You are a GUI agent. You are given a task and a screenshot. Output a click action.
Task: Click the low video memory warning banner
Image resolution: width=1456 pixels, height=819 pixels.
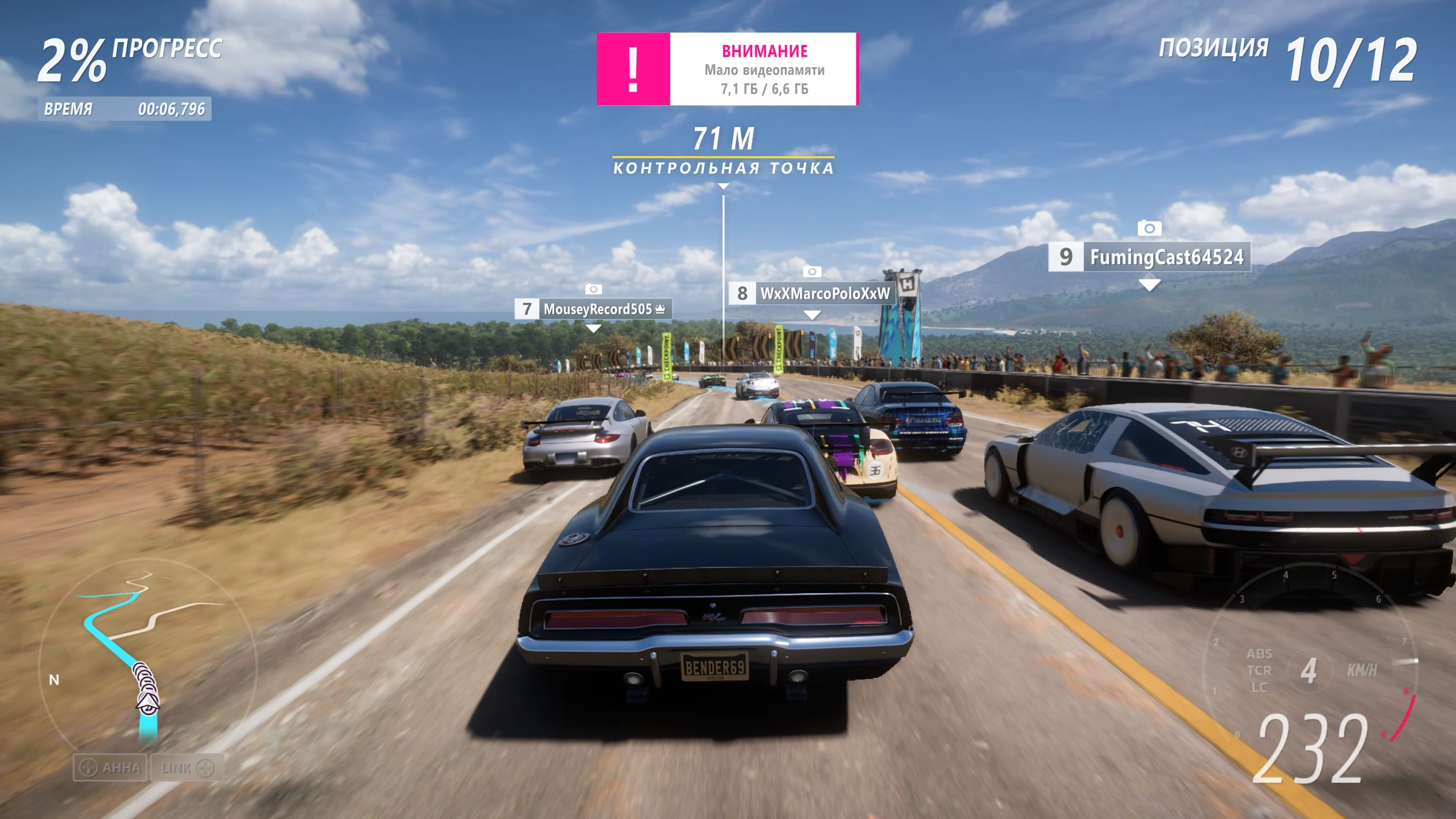click(x=727, y=69)
